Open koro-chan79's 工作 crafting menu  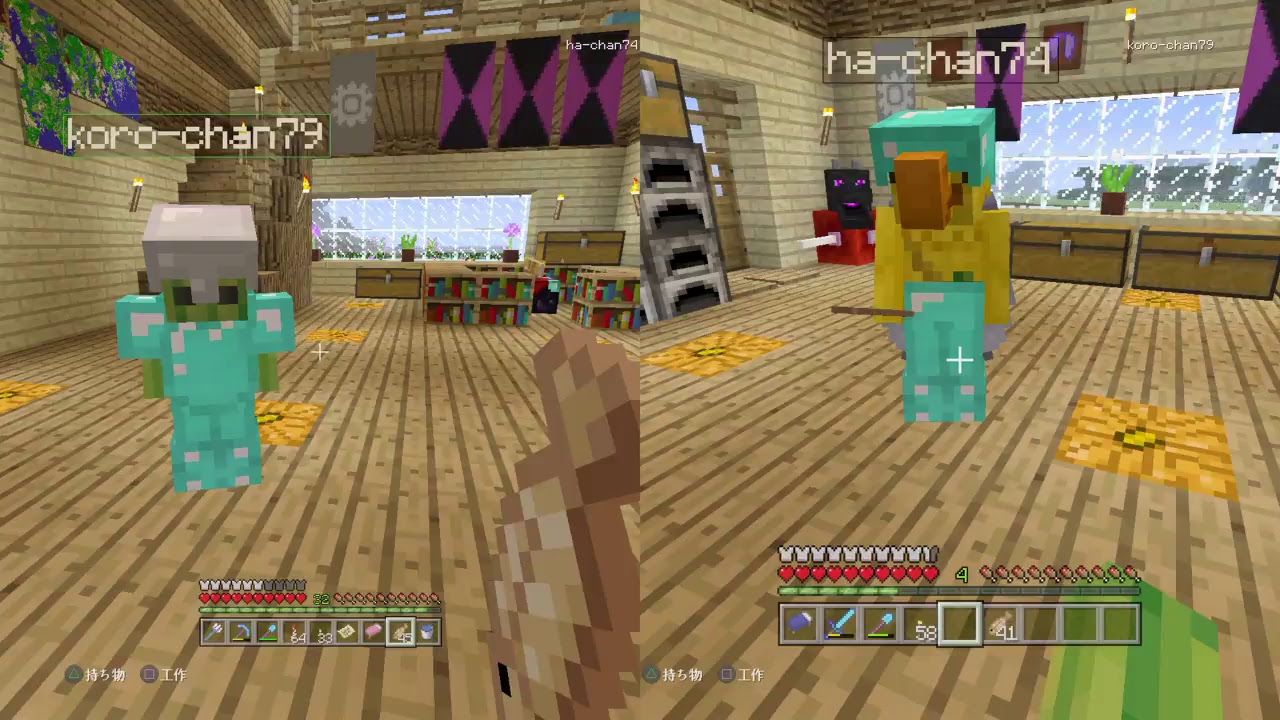click(x=172, y=675)
